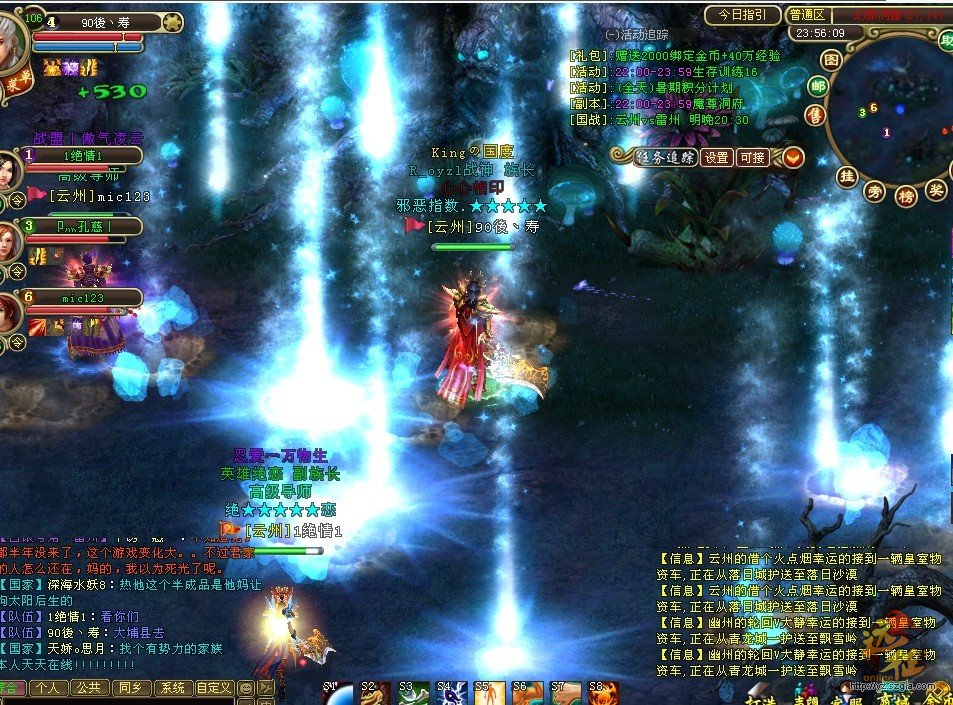Open the 设置 tracker settings

[715, 157]
